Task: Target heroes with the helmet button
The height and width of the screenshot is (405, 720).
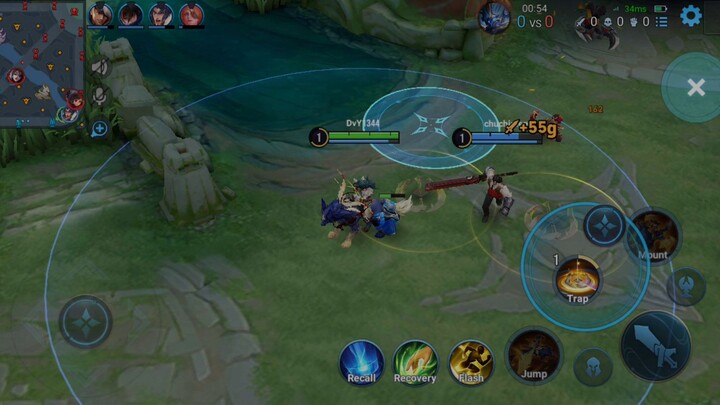Action: tap(593, 366)
